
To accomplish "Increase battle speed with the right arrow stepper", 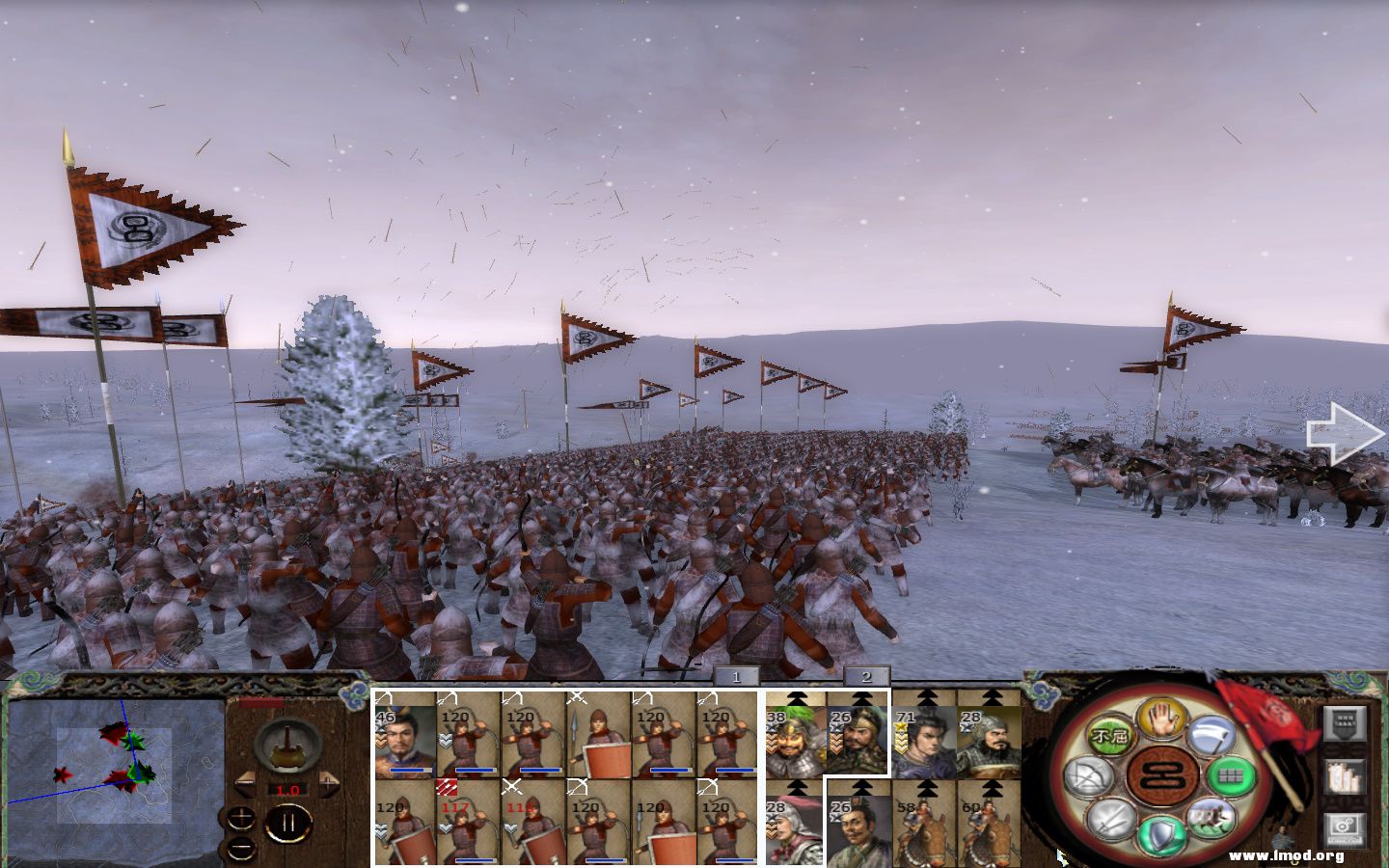I will point(326,783).
